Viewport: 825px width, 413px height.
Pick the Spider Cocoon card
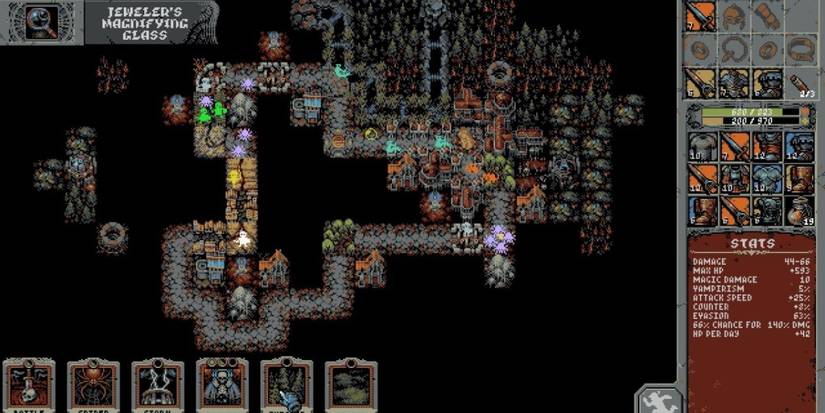93,386
